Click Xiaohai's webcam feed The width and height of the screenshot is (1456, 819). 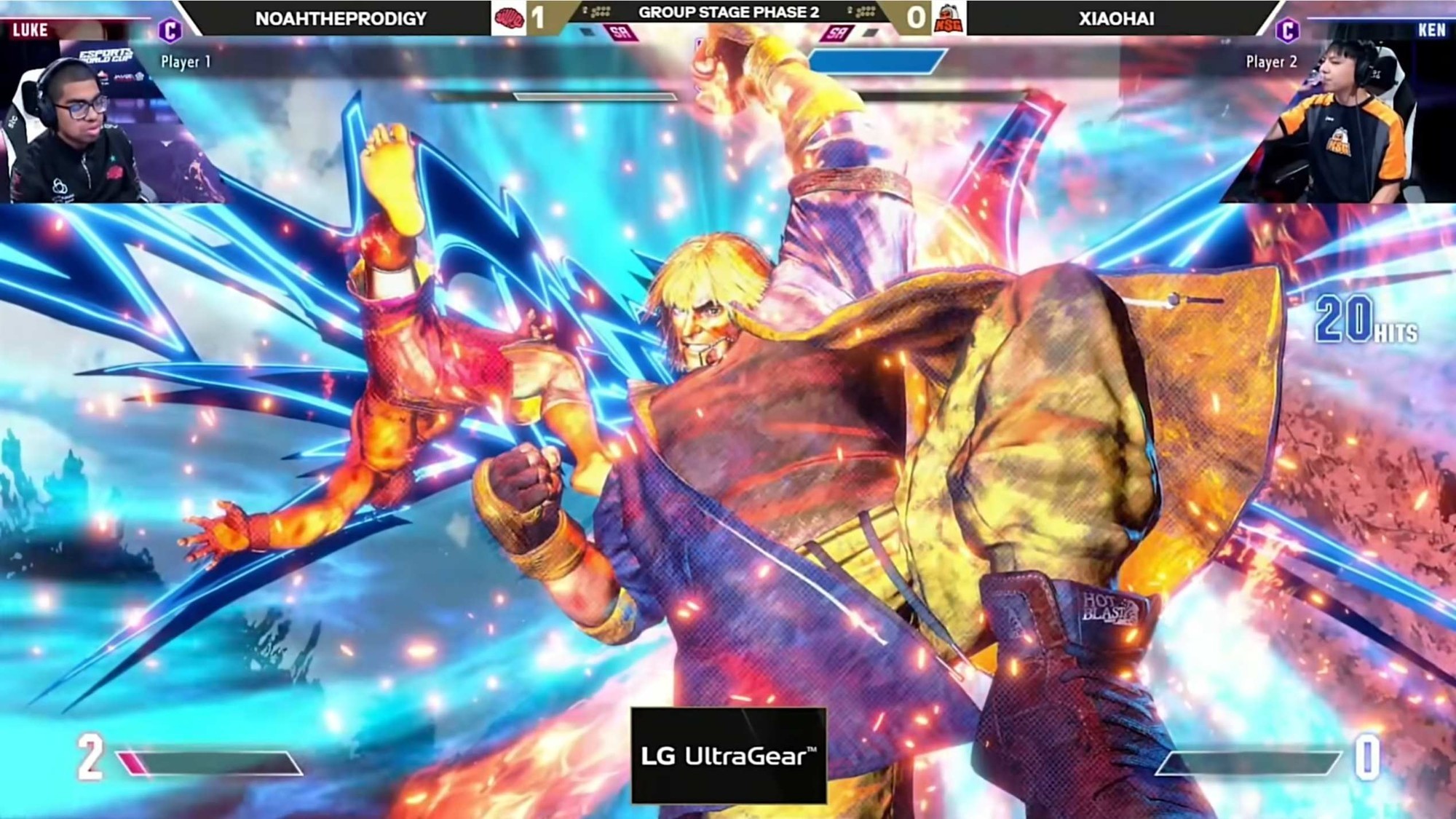point(1340,124)
